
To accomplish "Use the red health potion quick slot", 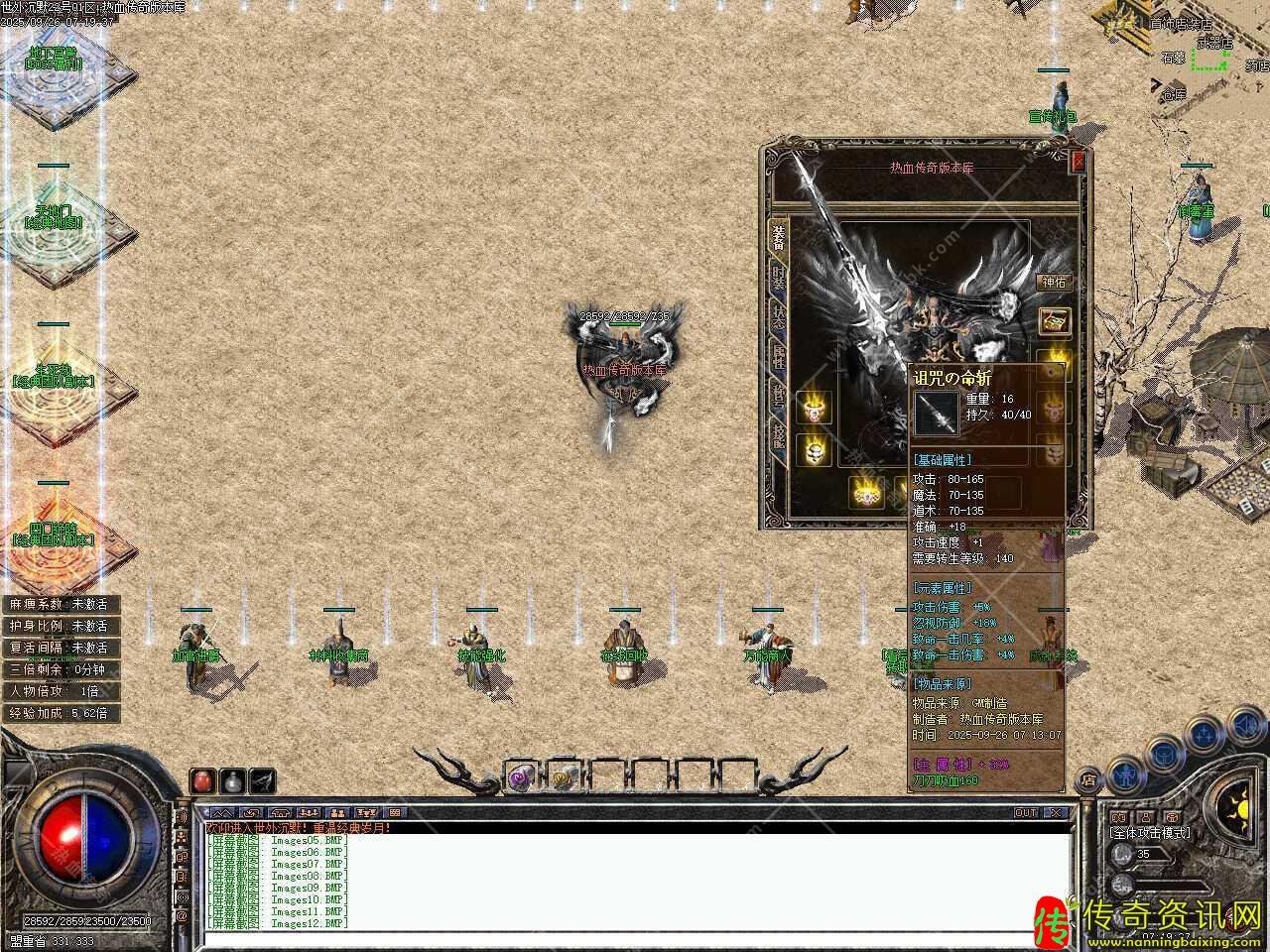I will pos(202,780).
